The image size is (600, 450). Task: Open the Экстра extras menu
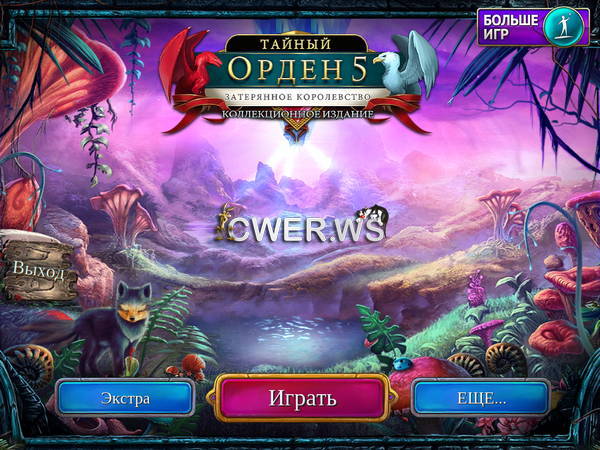tap(126, 398)
